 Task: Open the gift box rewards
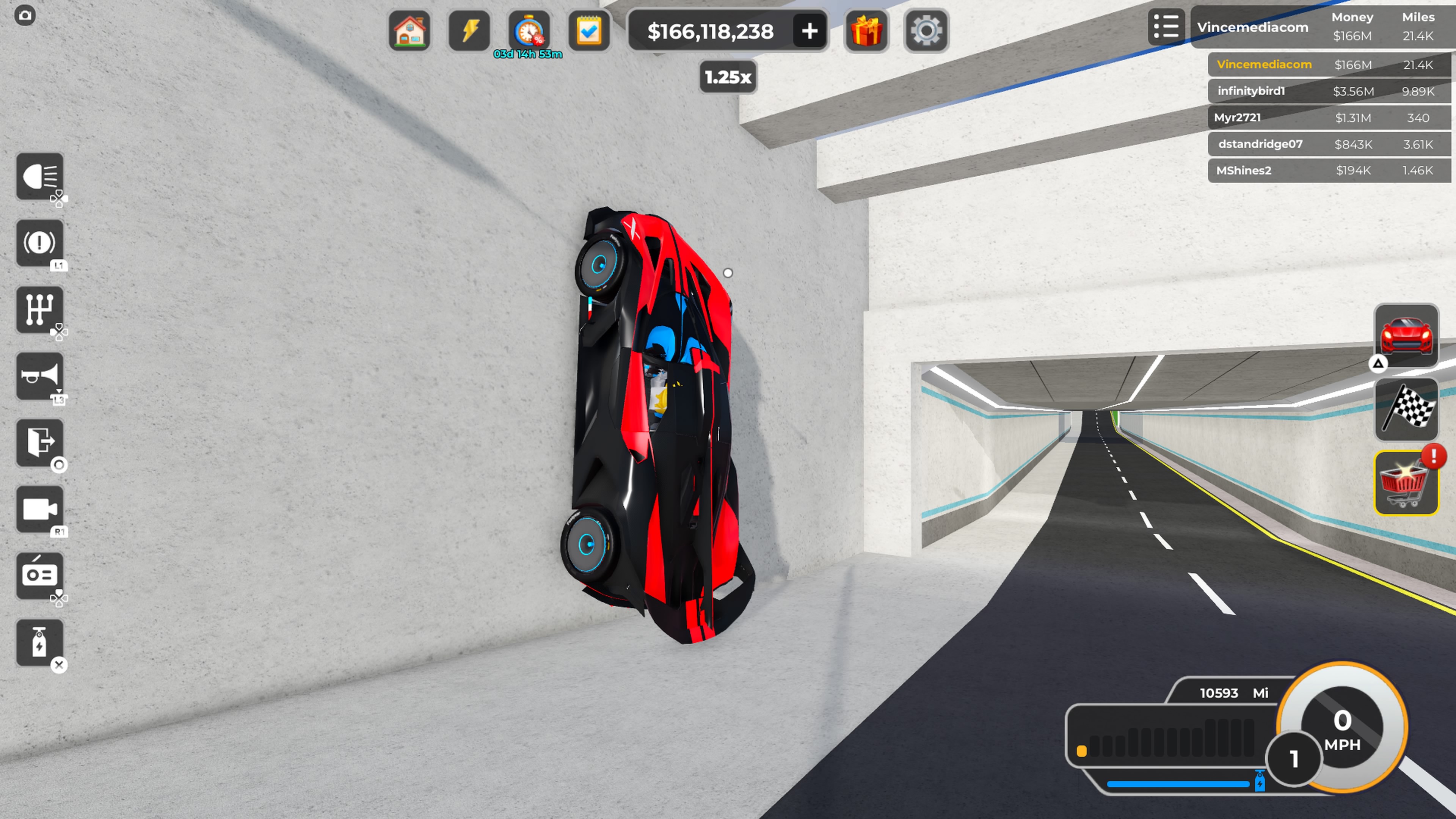(866, 30)
